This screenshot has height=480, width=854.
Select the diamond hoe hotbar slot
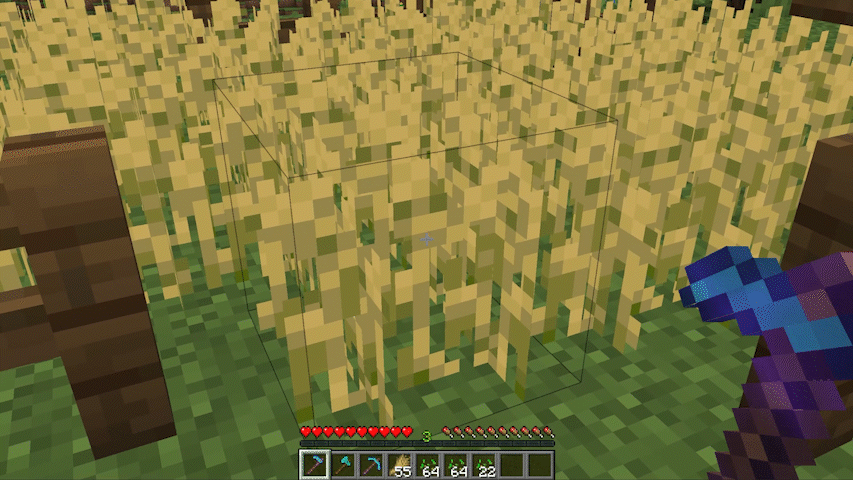pos(314,465)
